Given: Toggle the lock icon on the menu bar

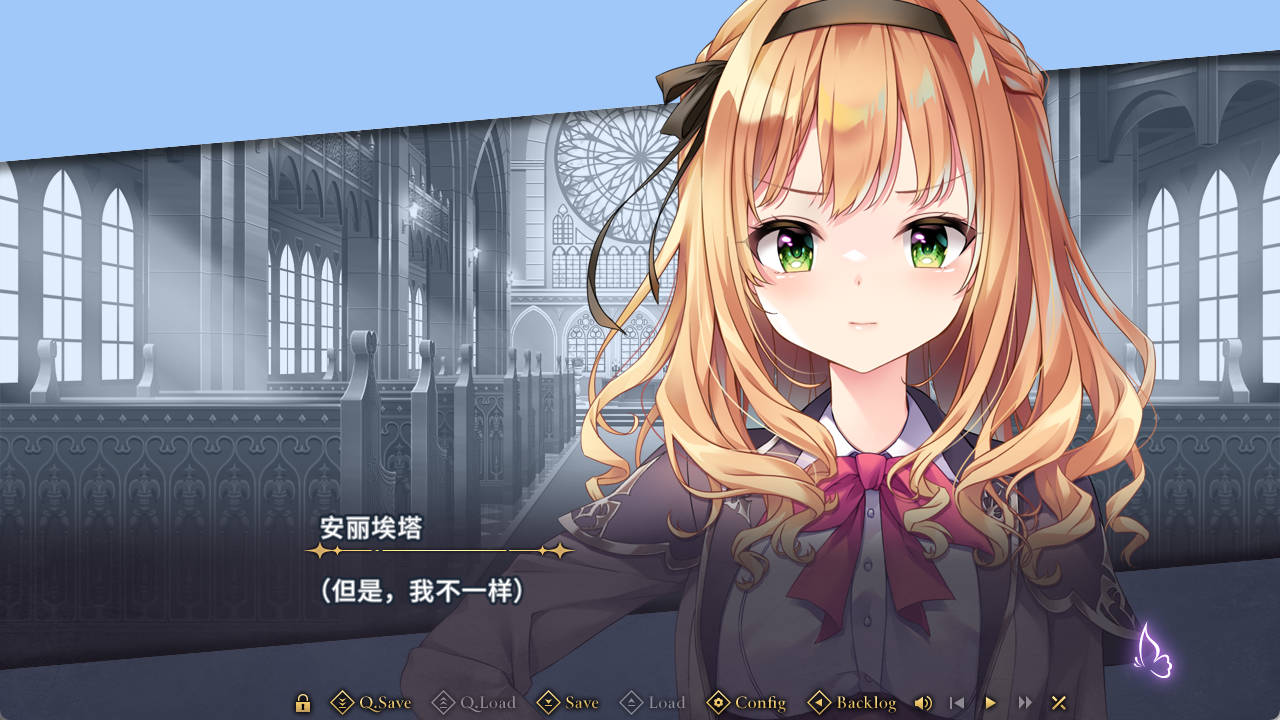Looking at the screenshot, I should coord(301,703).
